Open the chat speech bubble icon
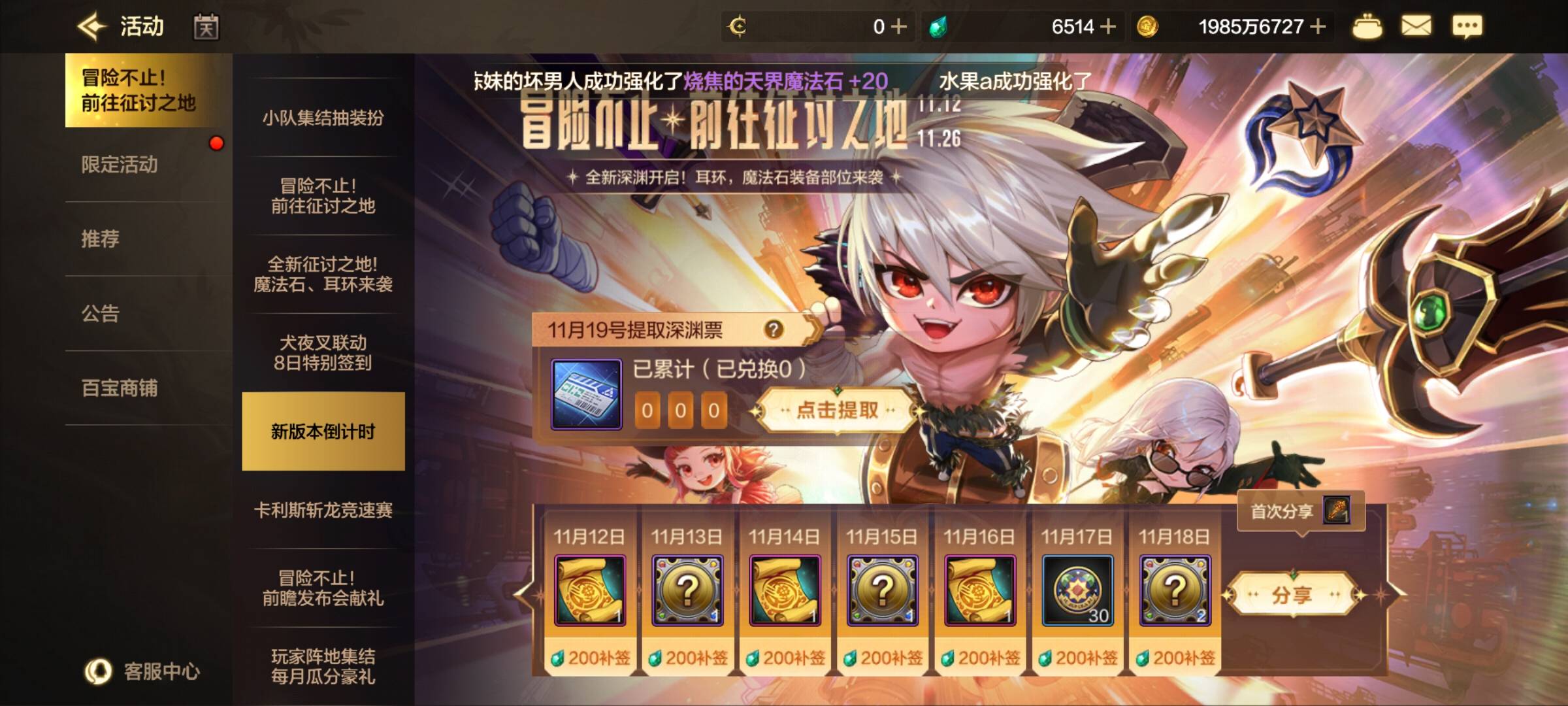 click(x=1467, y=27)
